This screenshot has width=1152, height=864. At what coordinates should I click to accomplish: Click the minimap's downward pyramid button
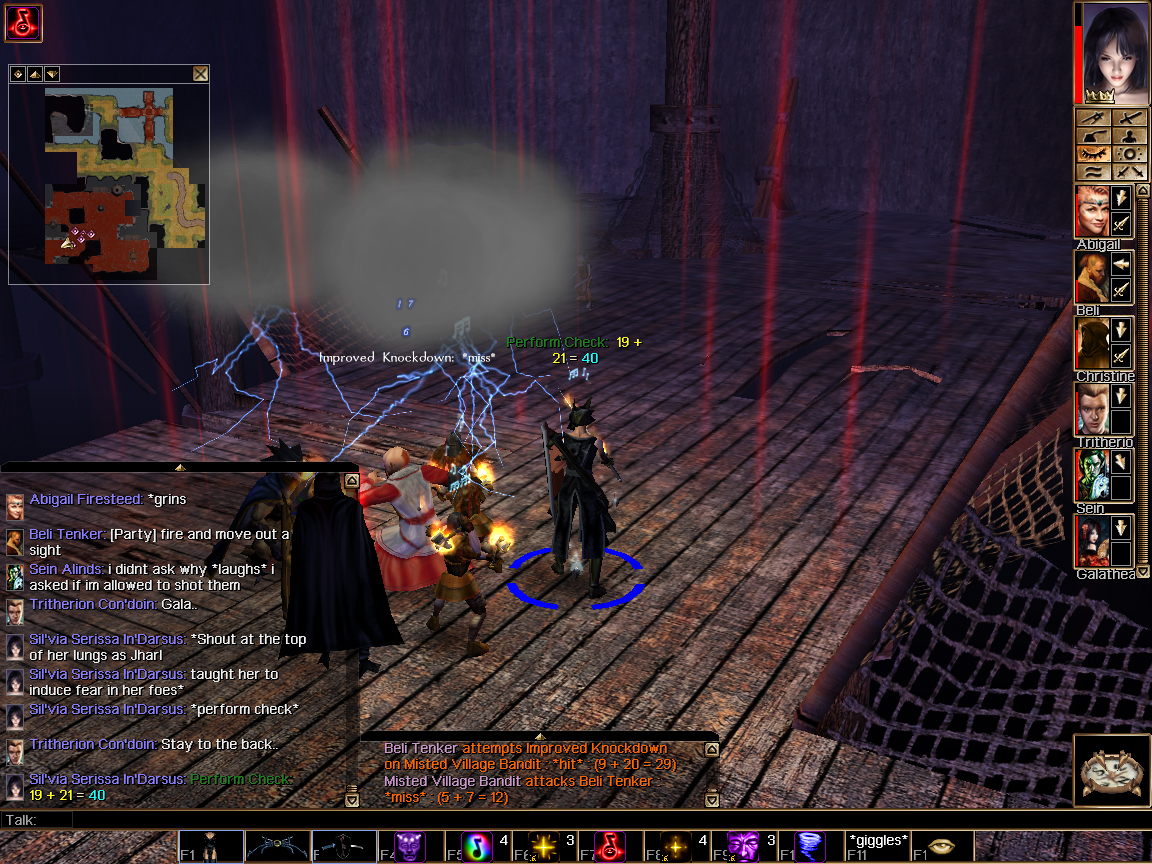pyautogui.click(x=51, y=74)
